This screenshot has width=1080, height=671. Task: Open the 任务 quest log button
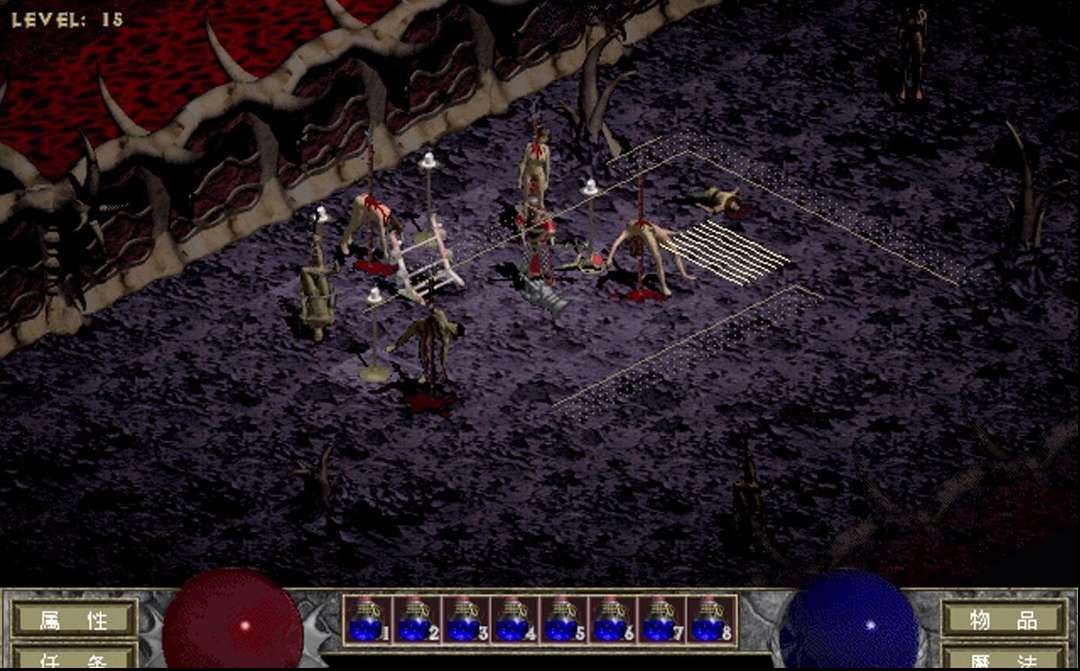point(74,660)
